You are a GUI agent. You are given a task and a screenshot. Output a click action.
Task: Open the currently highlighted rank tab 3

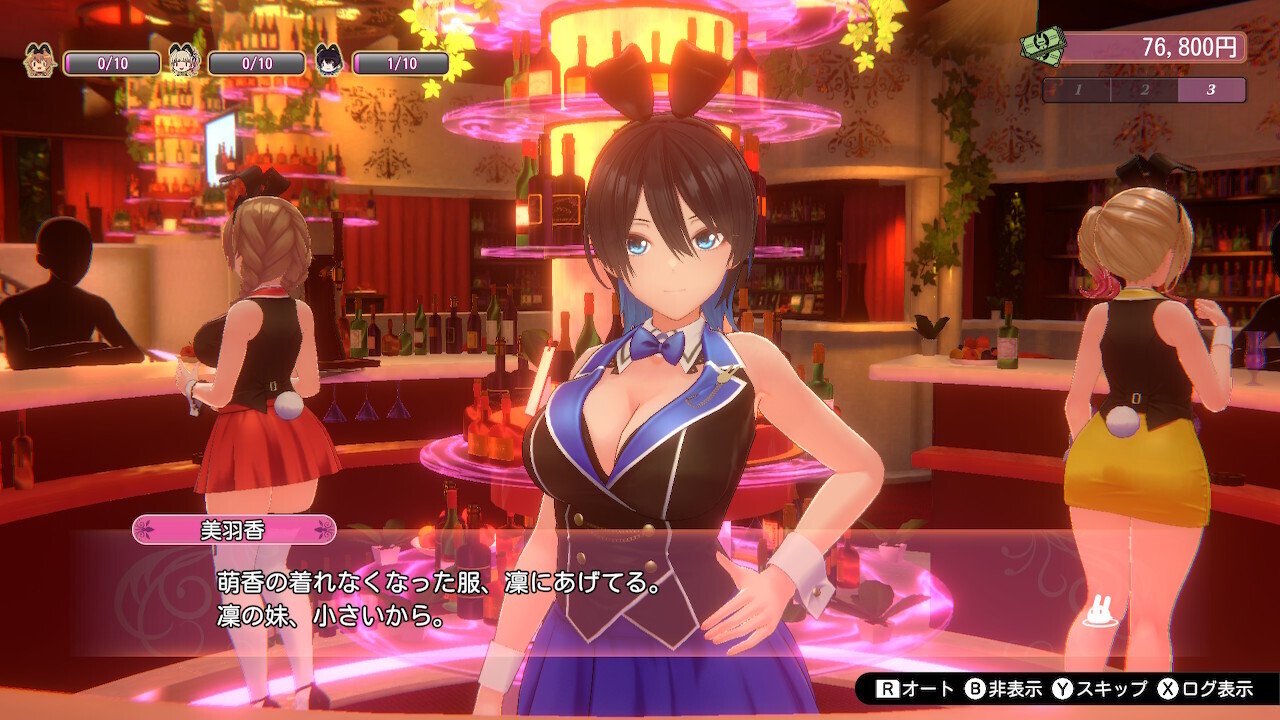point(1212,91)
